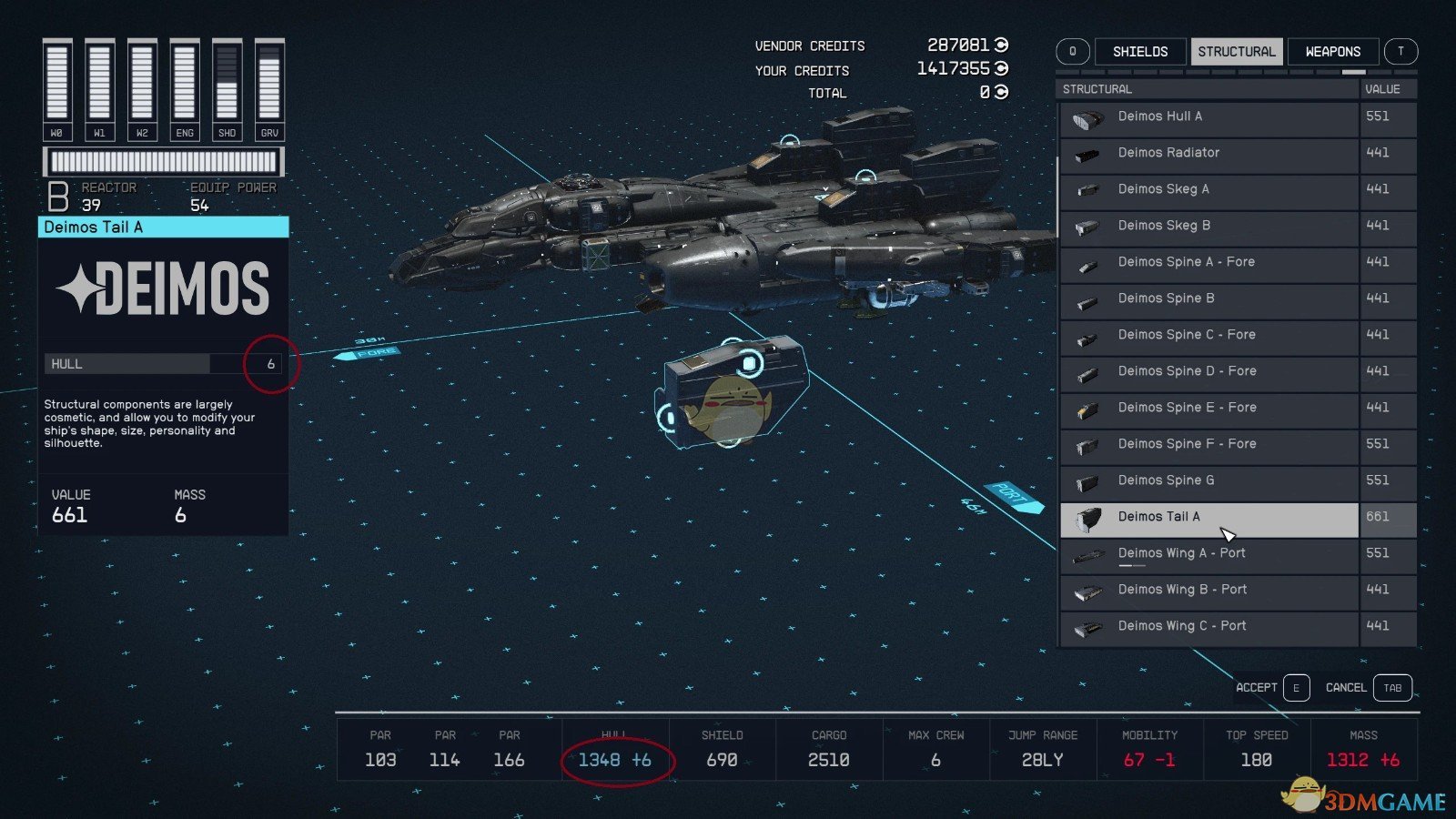Click the DEIMOS manufacturer logo
This screenshot has height=819, width=1456.
164,287
